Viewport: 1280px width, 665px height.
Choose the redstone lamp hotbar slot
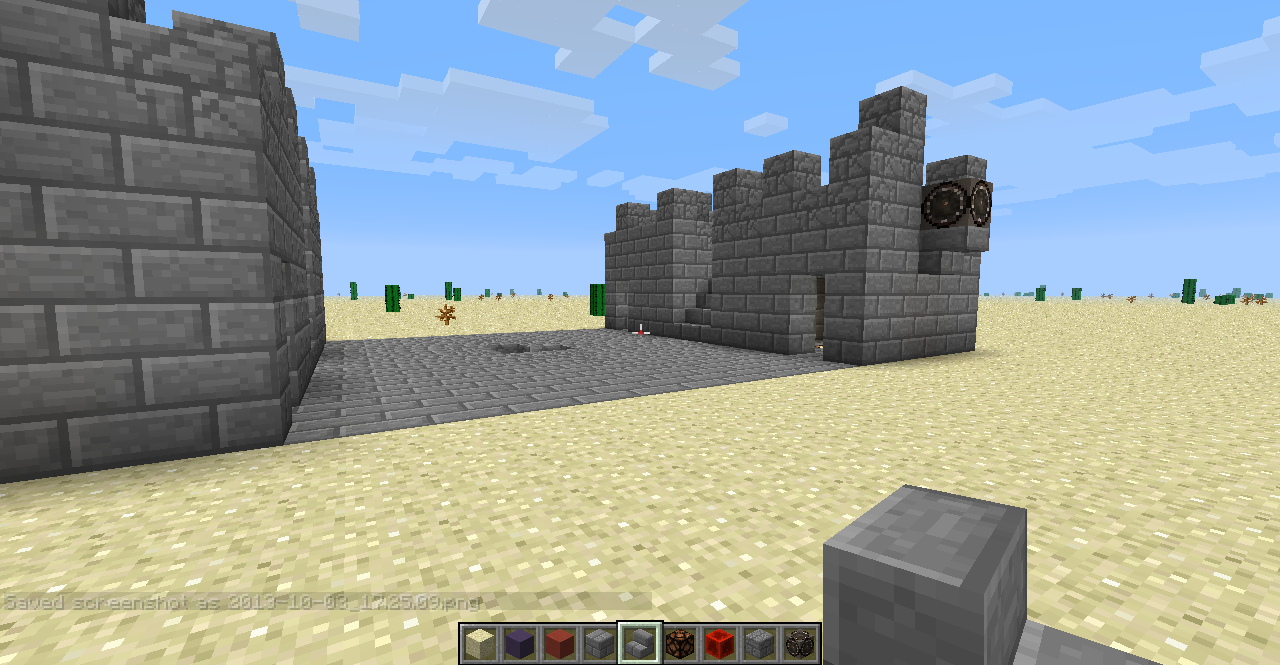pyautogui.click(x=680, y=643)
